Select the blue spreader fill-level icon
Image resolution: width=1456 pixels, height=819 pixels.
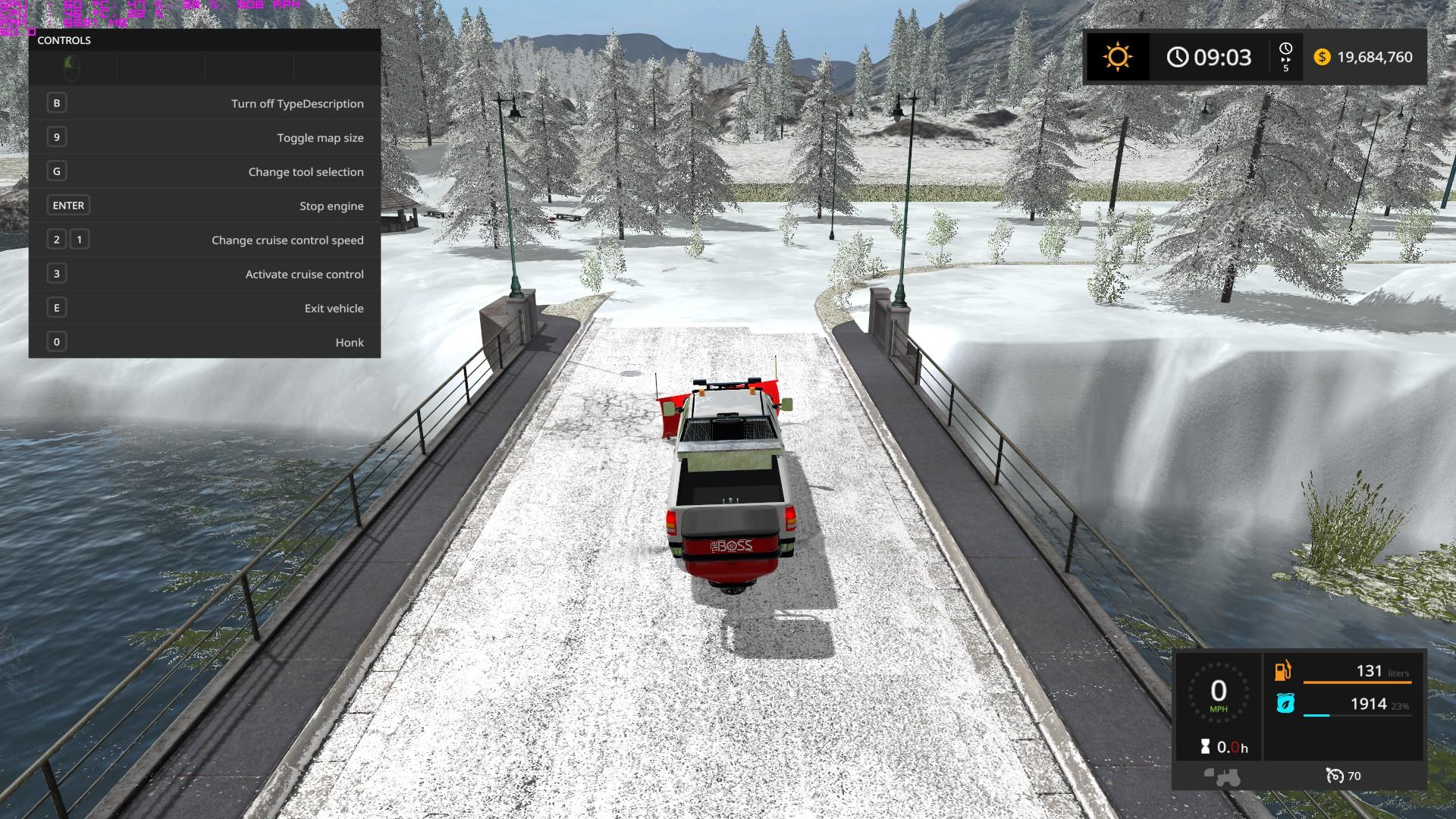1285,704
